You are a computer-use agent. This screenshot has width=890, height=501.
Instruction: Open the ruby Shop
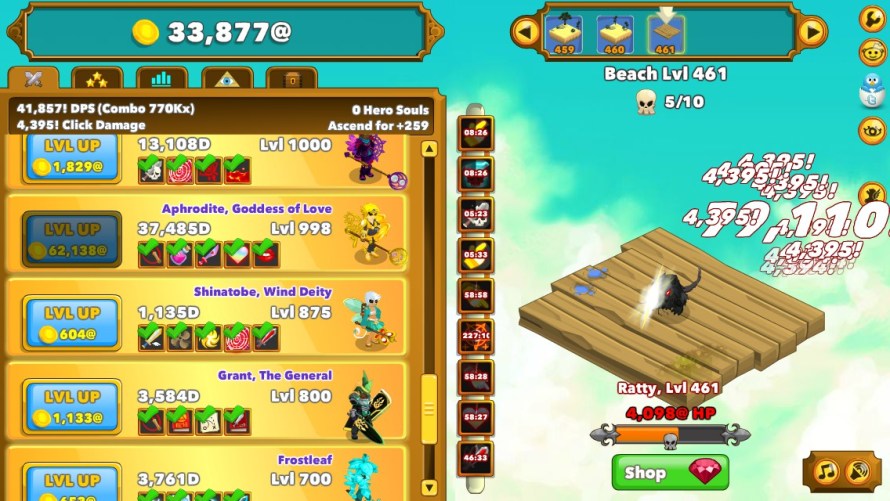[670, 472]
